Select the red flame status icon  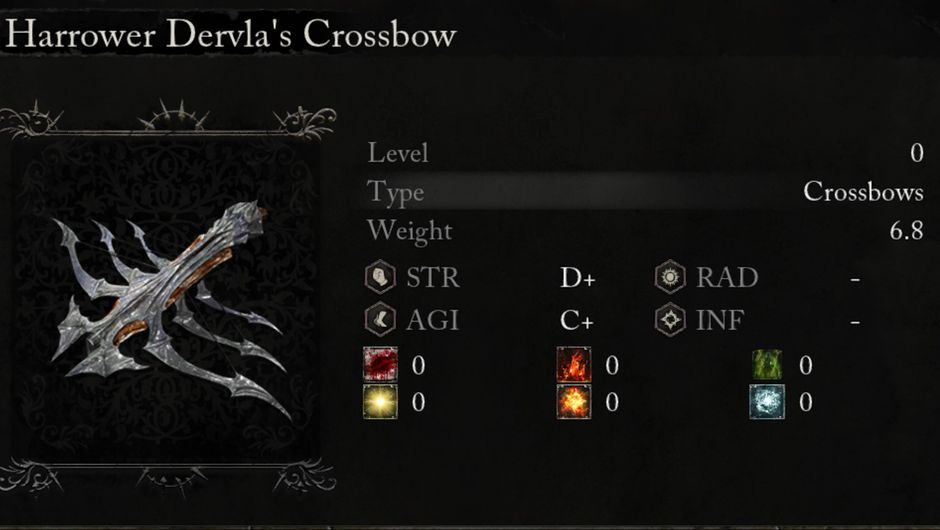tap(574, 365)
